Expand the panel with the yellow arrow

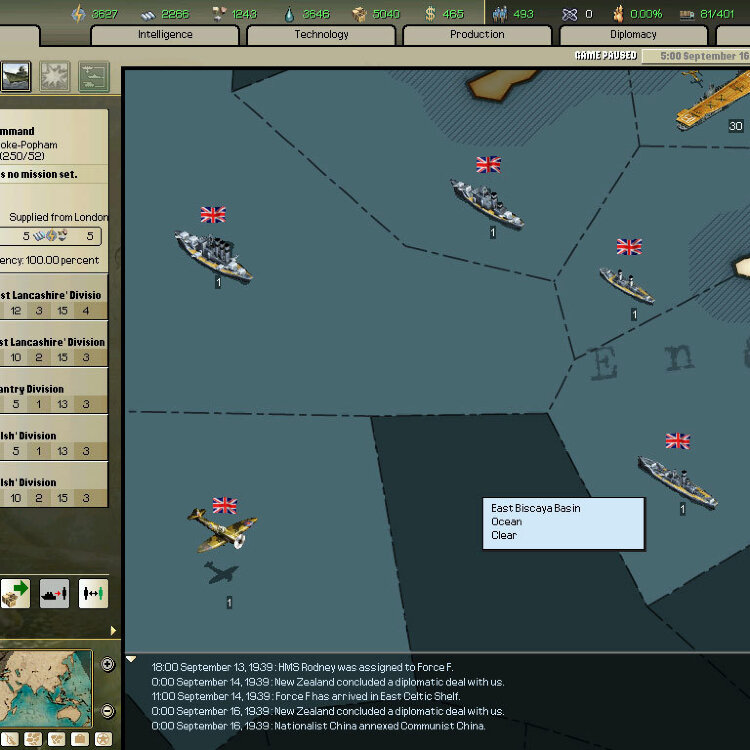click(x=113, y=631)
